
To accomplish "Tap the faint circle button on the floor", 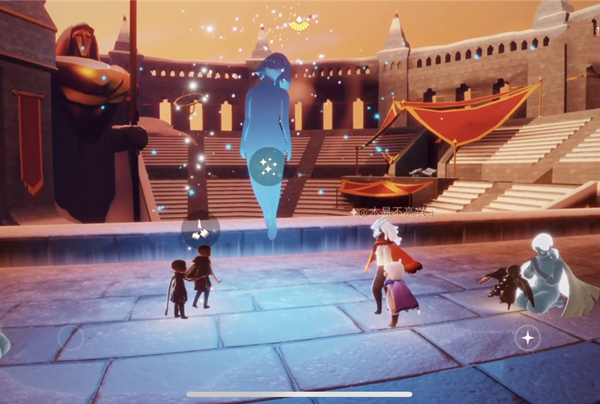I will tap(69, 336).
